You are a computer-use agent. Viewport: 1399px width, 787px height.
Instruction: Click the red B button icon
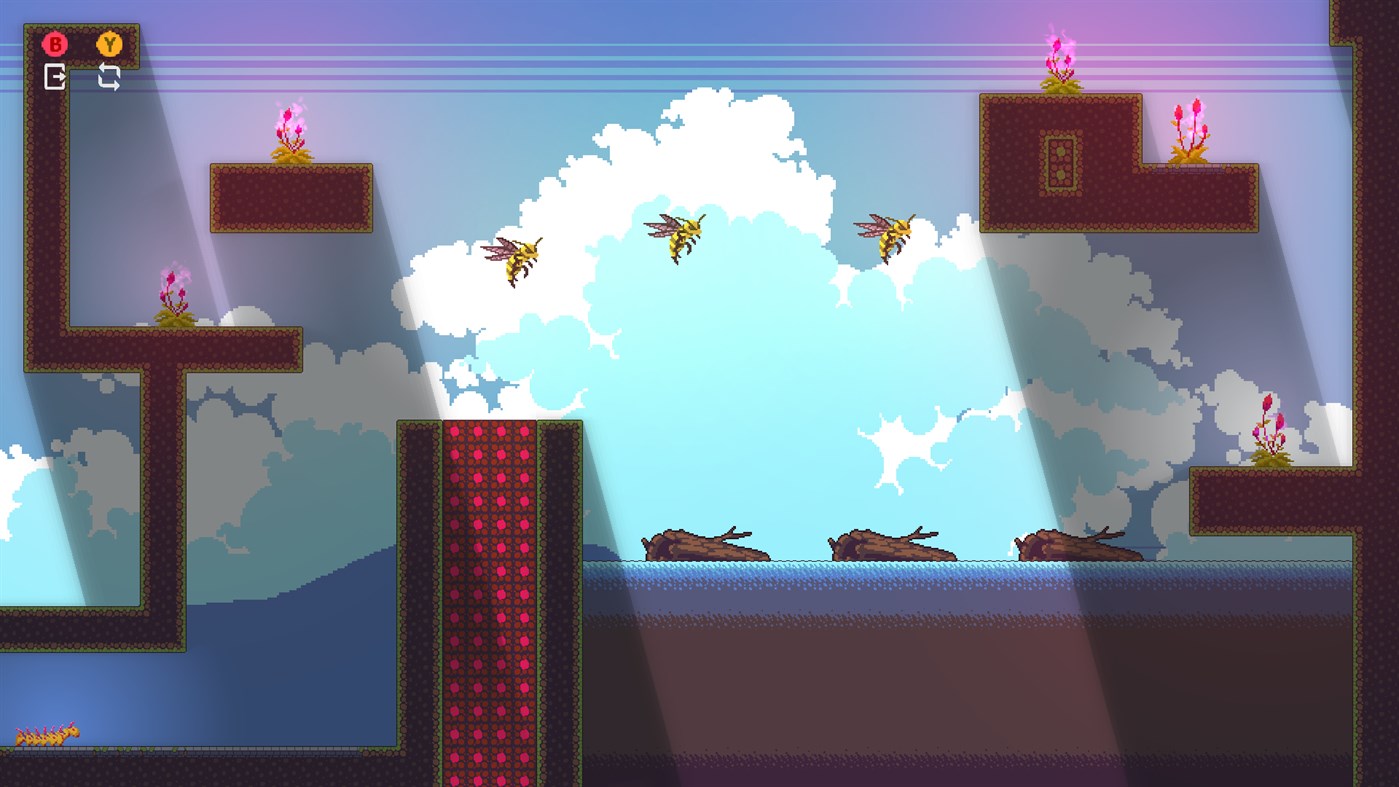coord(55,44)
